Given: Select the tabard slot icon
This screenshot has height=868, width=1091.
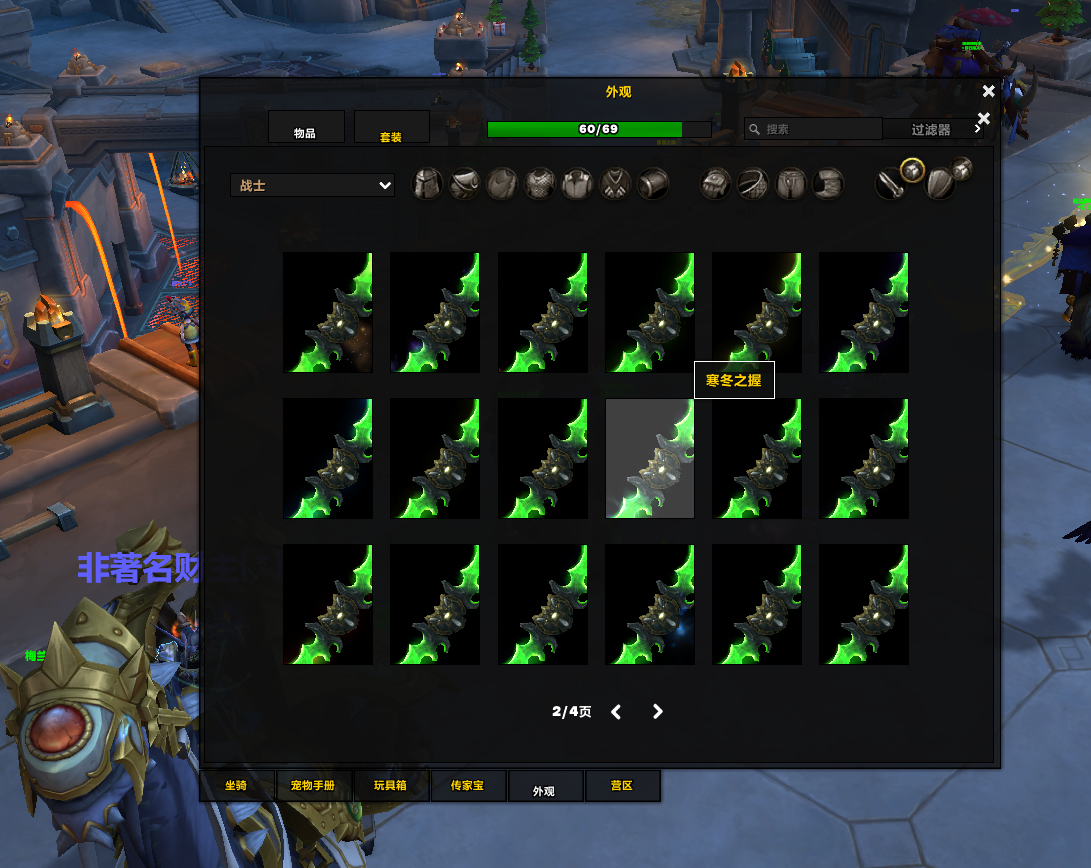Looking at the screenshot, I should [615, 184].
